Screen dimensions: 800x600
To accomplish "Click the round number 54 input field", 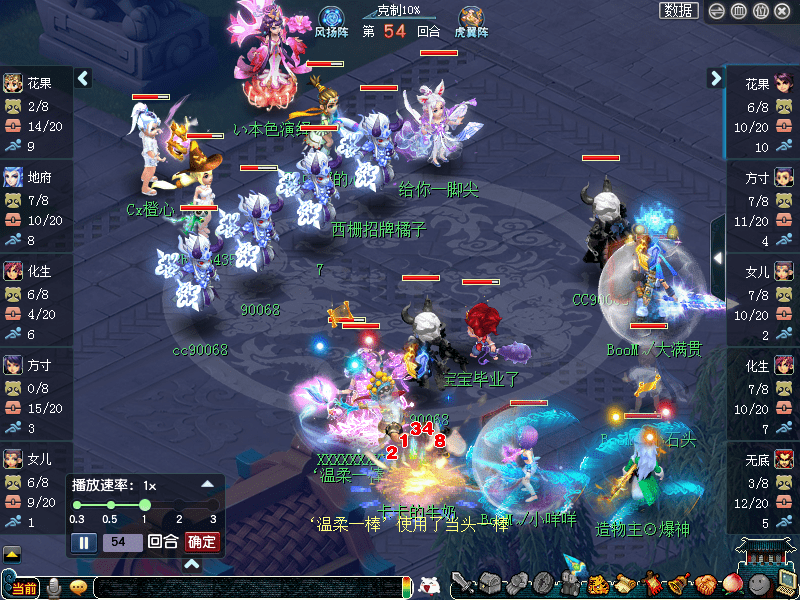I will pos(121,542).
